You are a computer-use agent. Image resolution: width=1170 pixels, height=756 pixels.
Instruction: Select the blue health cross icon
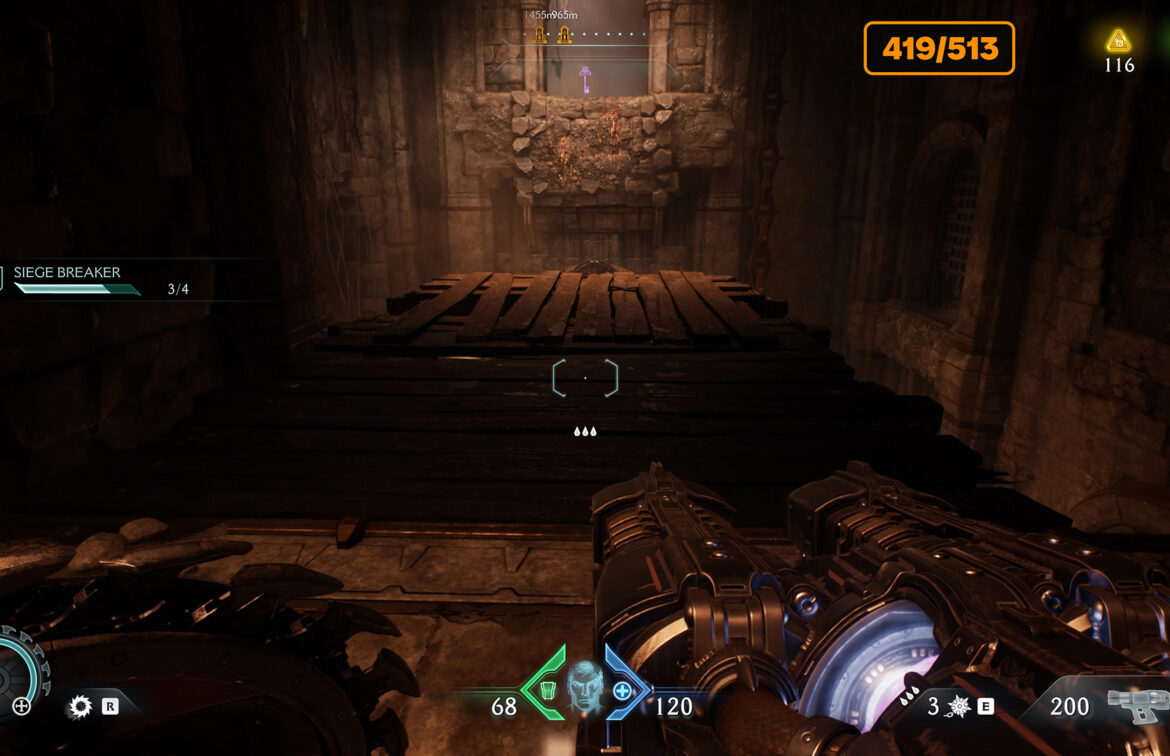coord(623,690)
